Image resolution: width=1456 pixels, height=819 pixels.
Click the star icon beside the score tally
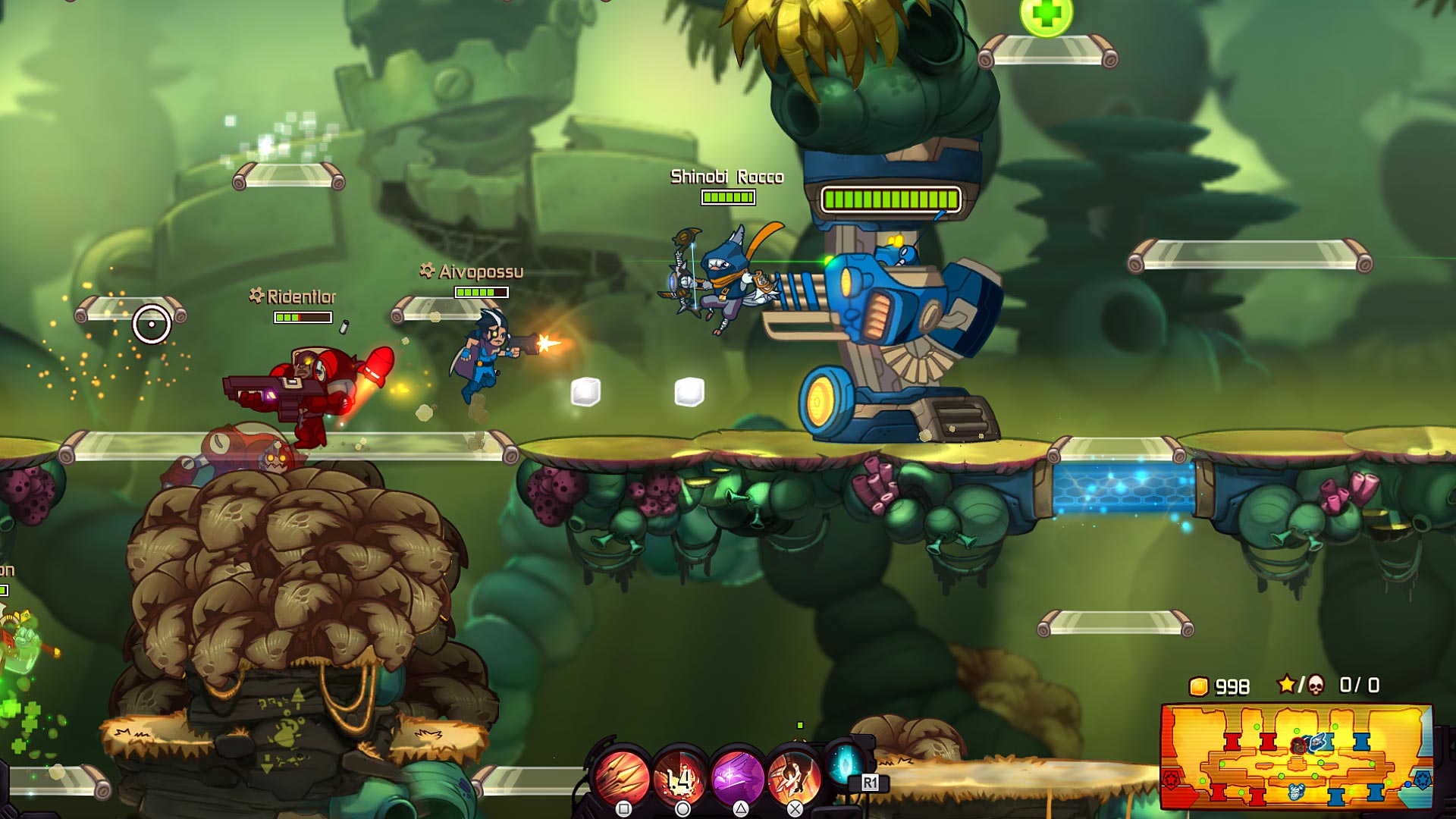1286,684
